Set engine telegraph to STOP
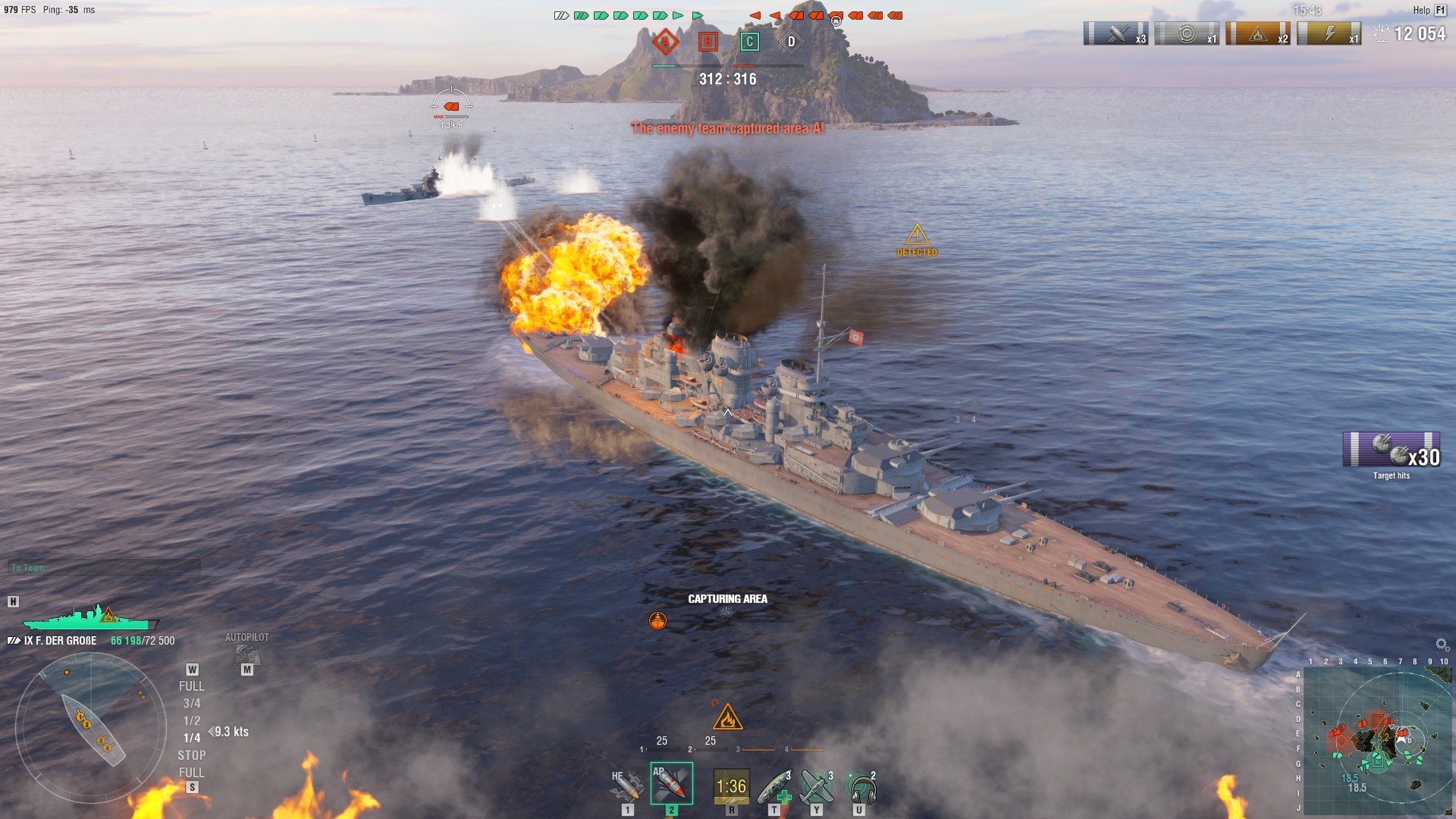The height and width of the screenshot is (819, 1456). point(191,755)
